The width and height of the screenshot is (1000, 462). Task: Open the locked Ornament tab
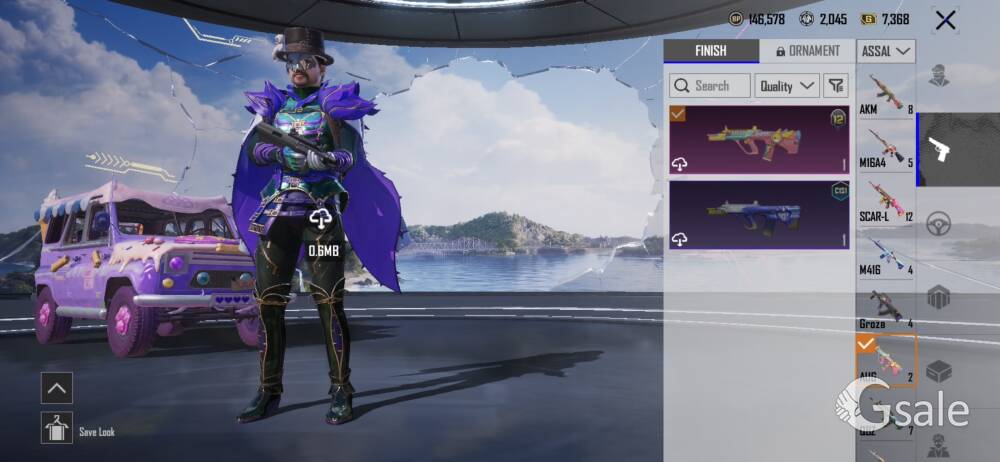coord(807,51)
